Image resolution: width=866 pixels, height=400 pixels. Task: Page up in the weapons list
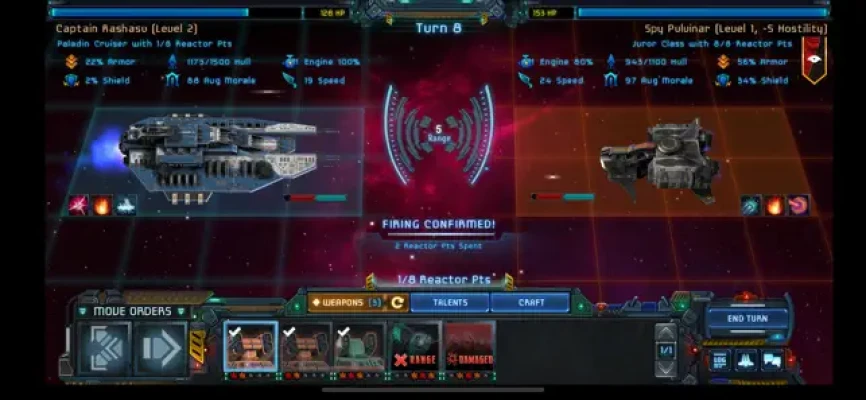coord(667,332)
